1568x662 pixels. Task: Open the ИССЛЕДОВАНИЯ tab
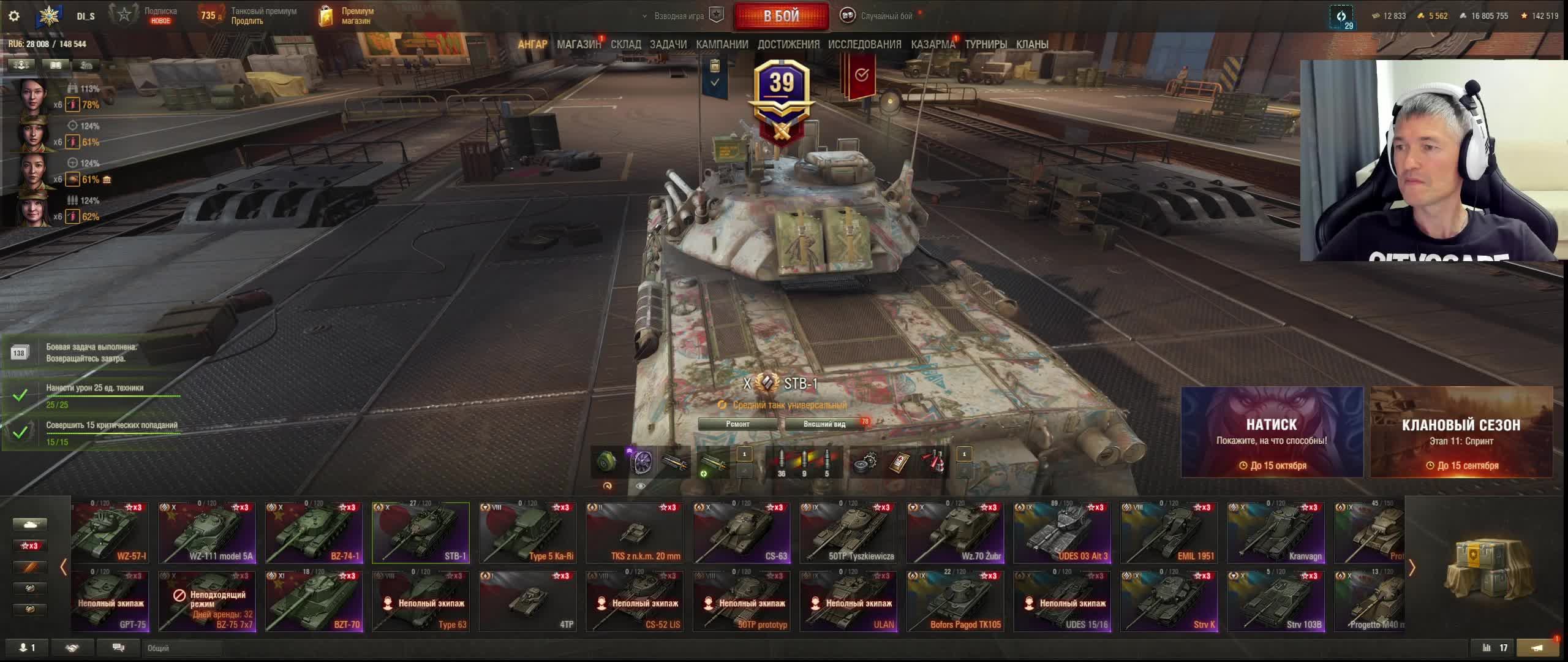pyautogui.click(x=864, y=44)
